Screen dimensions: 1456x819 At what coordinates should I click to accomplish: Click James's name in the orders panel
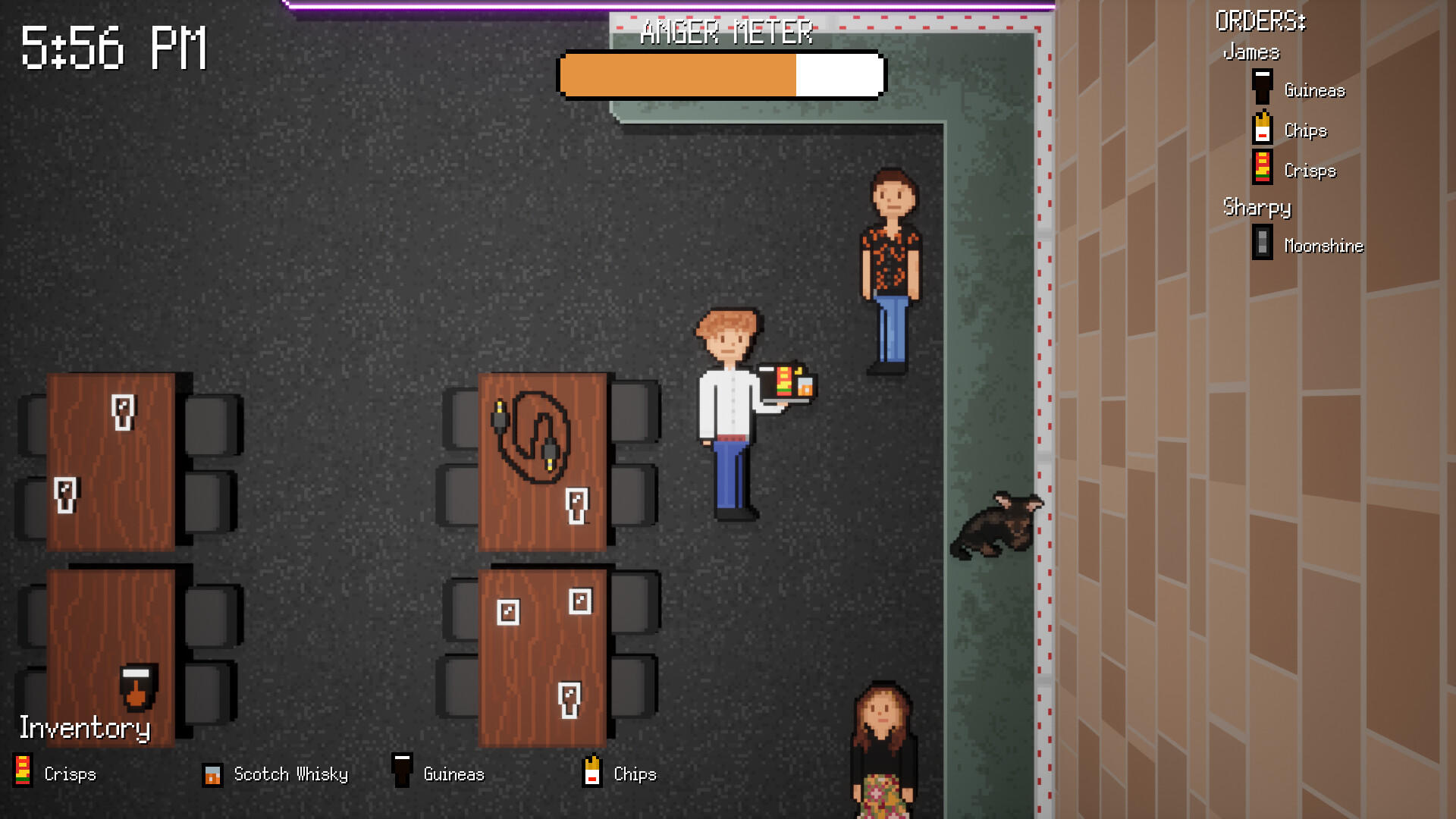click(x=1252, y=52)
